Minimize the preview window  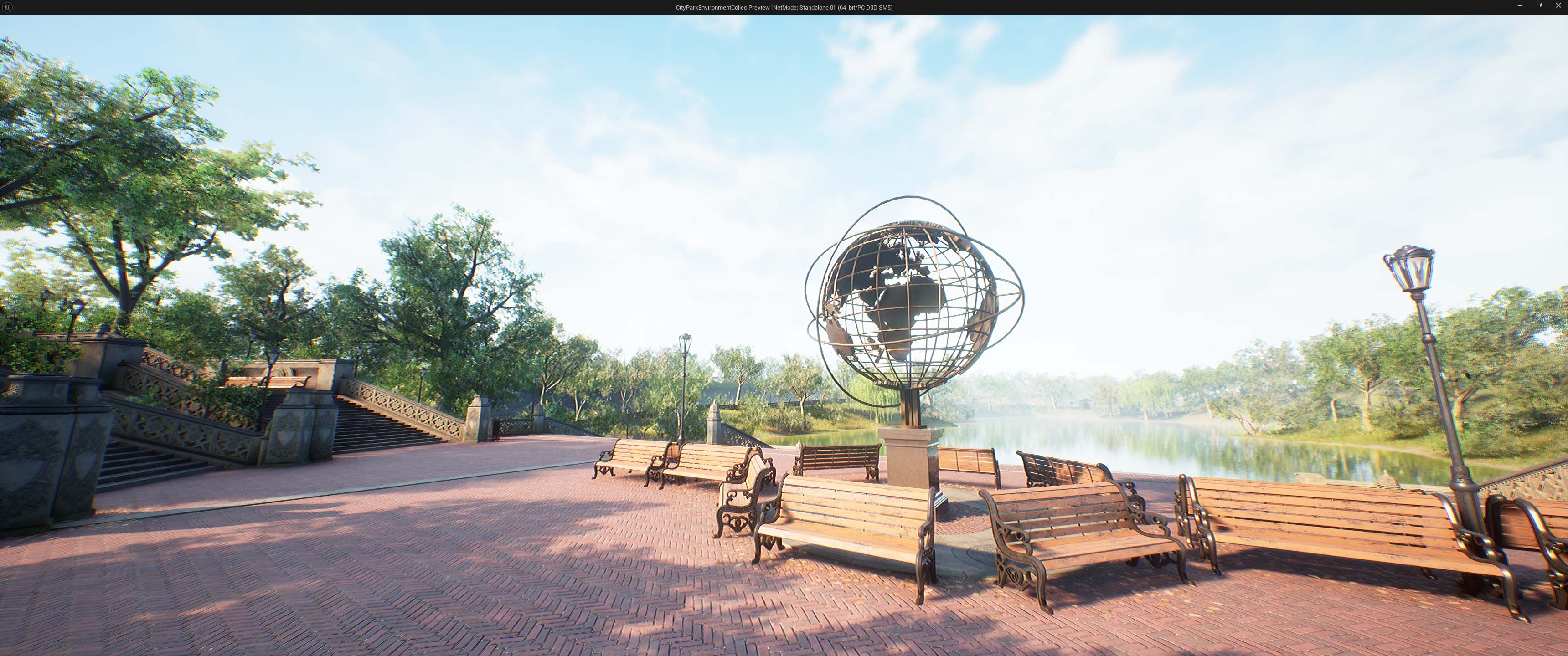point(1520,5)
